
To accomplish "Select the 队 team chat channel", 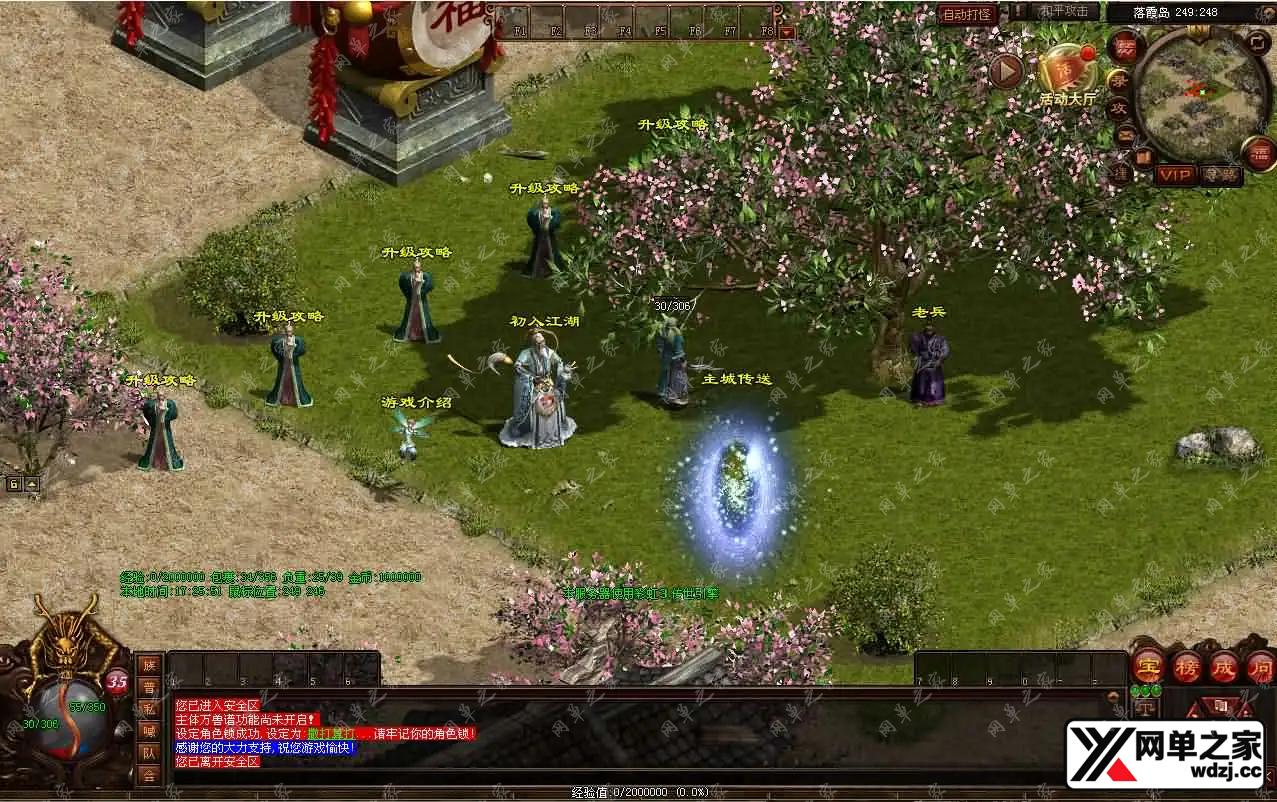I will point(149,753).
